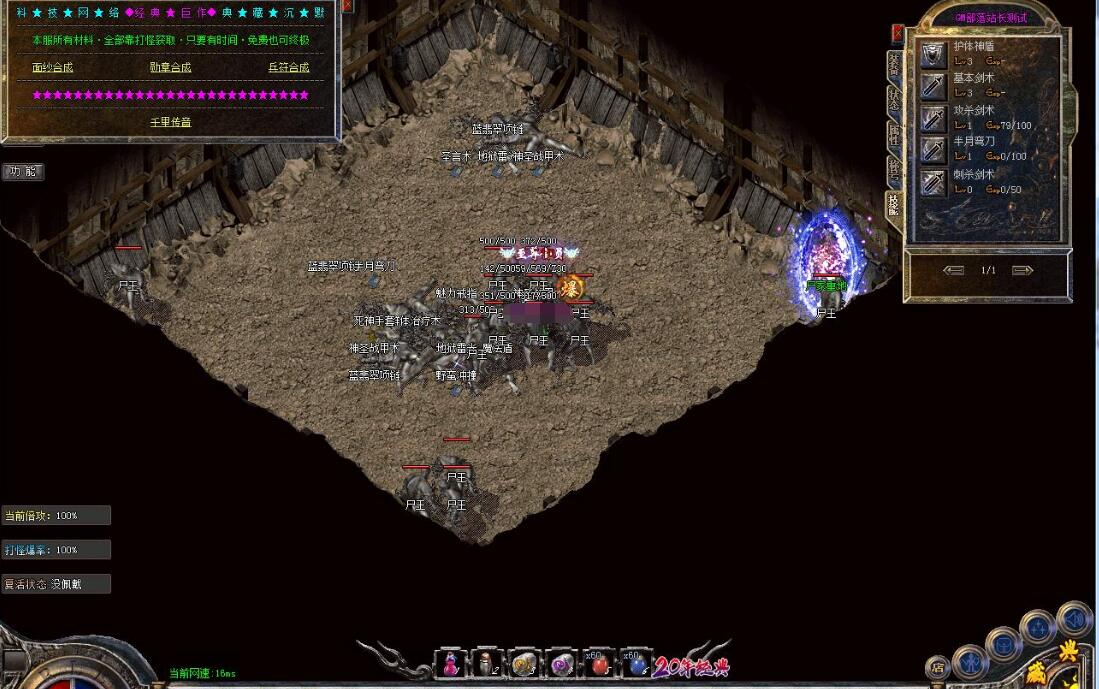This screenshot has height=689, width=1099.
Task: Select the 攻杀剑术 skill icon
Action: 934,119
